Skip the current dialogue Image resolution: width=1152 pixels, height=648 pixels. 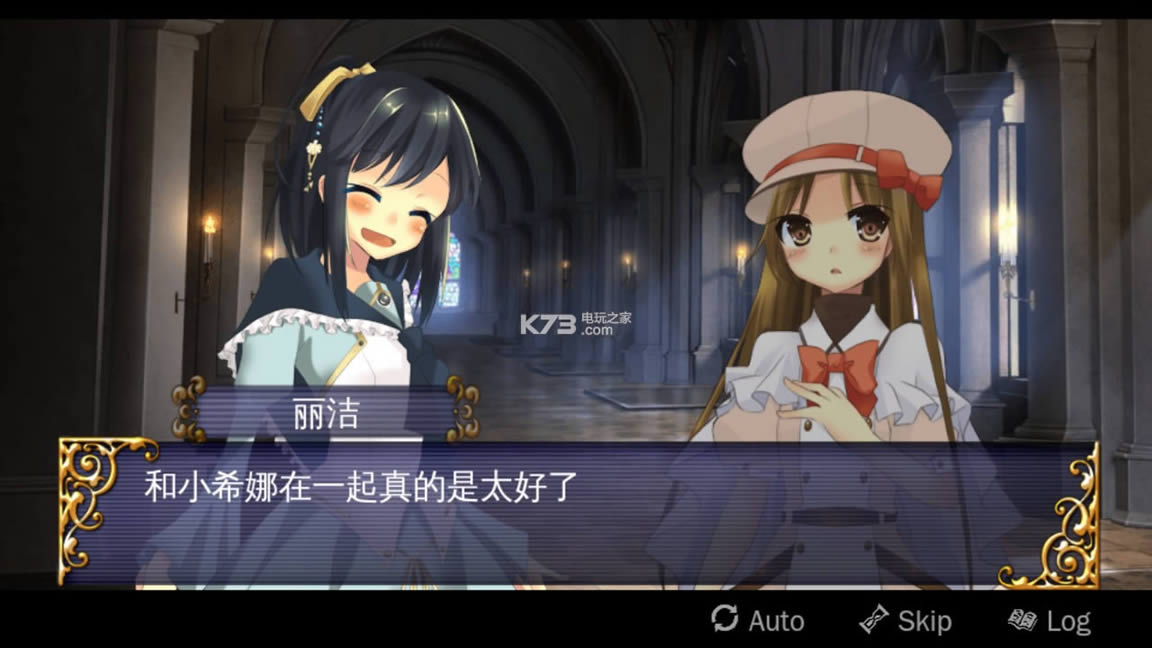point(906,620)
